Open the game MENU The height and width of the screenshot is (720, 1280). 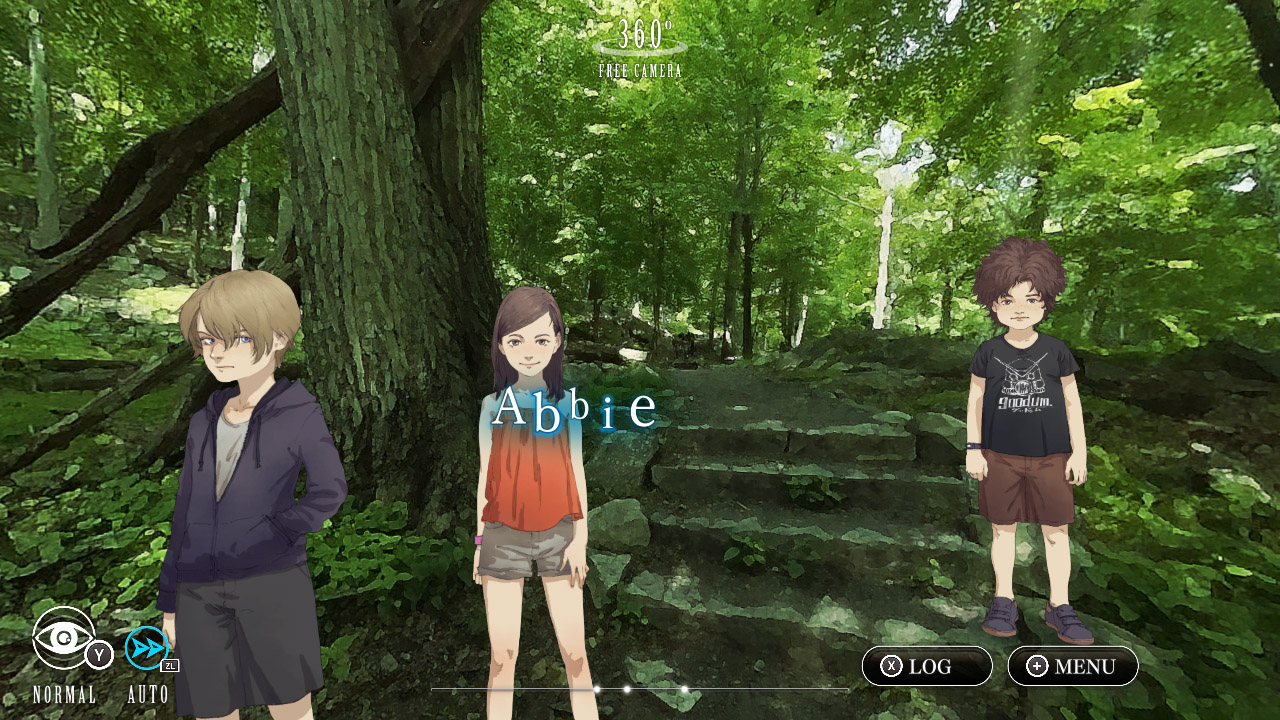coord(1072,665)
